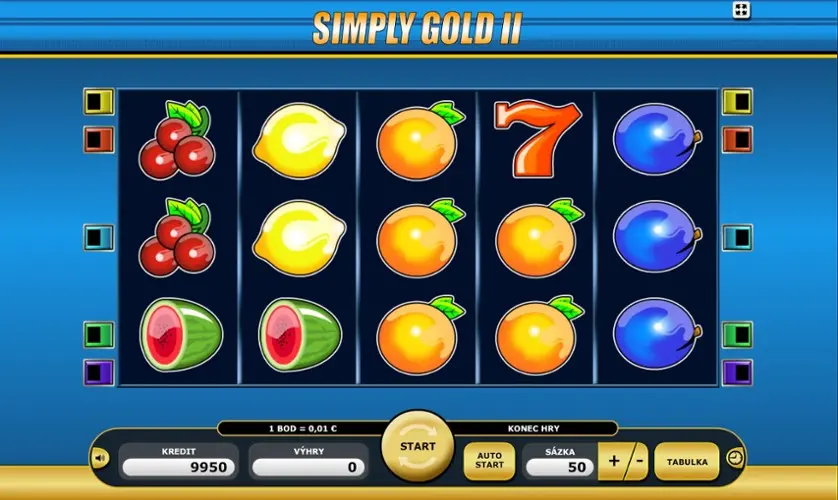This screenshot has height=500, width=838.
Task: Increase the bet with the plus button
Action: point(612,462)
